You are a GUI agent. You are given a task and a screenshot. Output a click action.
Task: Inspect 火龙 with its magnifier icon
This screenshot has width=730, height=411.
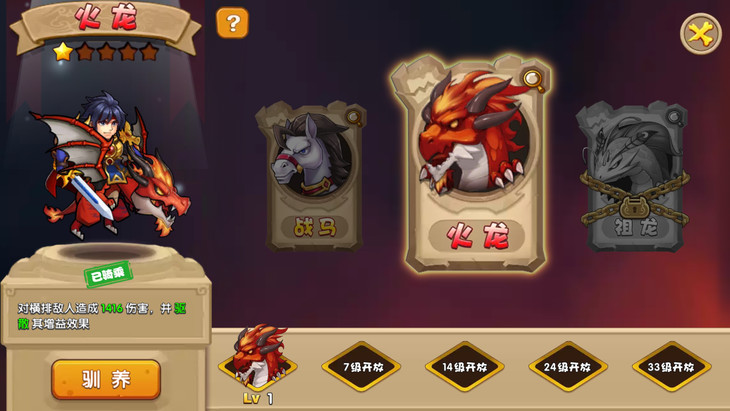(x=533, y=80)
